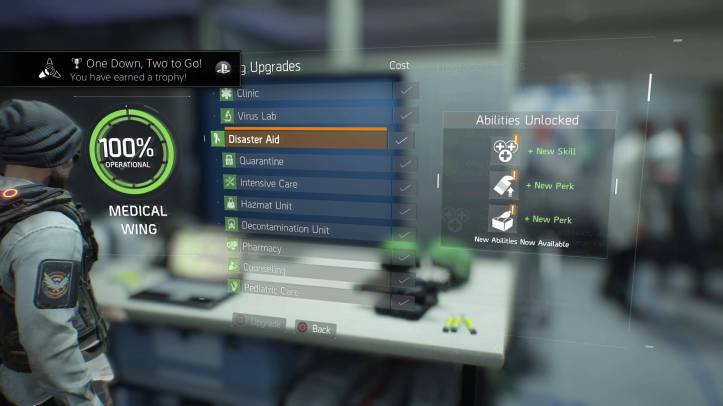The width and height of the screenshot is (723, 406).
Task: Select the Pharmacy upgrade row
Action: pos(302,248)
